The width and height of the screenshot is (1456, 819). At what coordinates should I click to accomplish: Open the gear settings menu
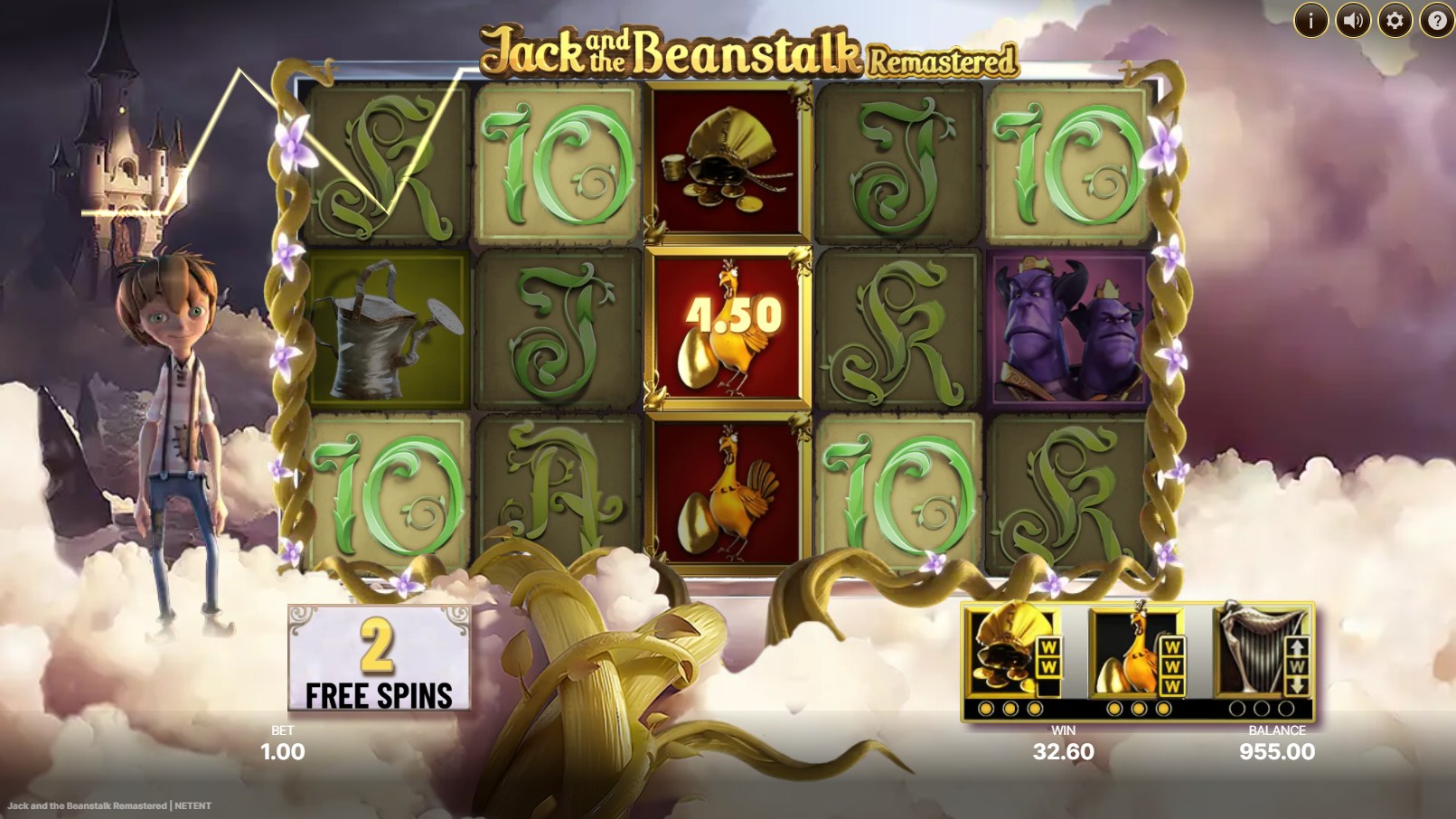coord(1395,19)
